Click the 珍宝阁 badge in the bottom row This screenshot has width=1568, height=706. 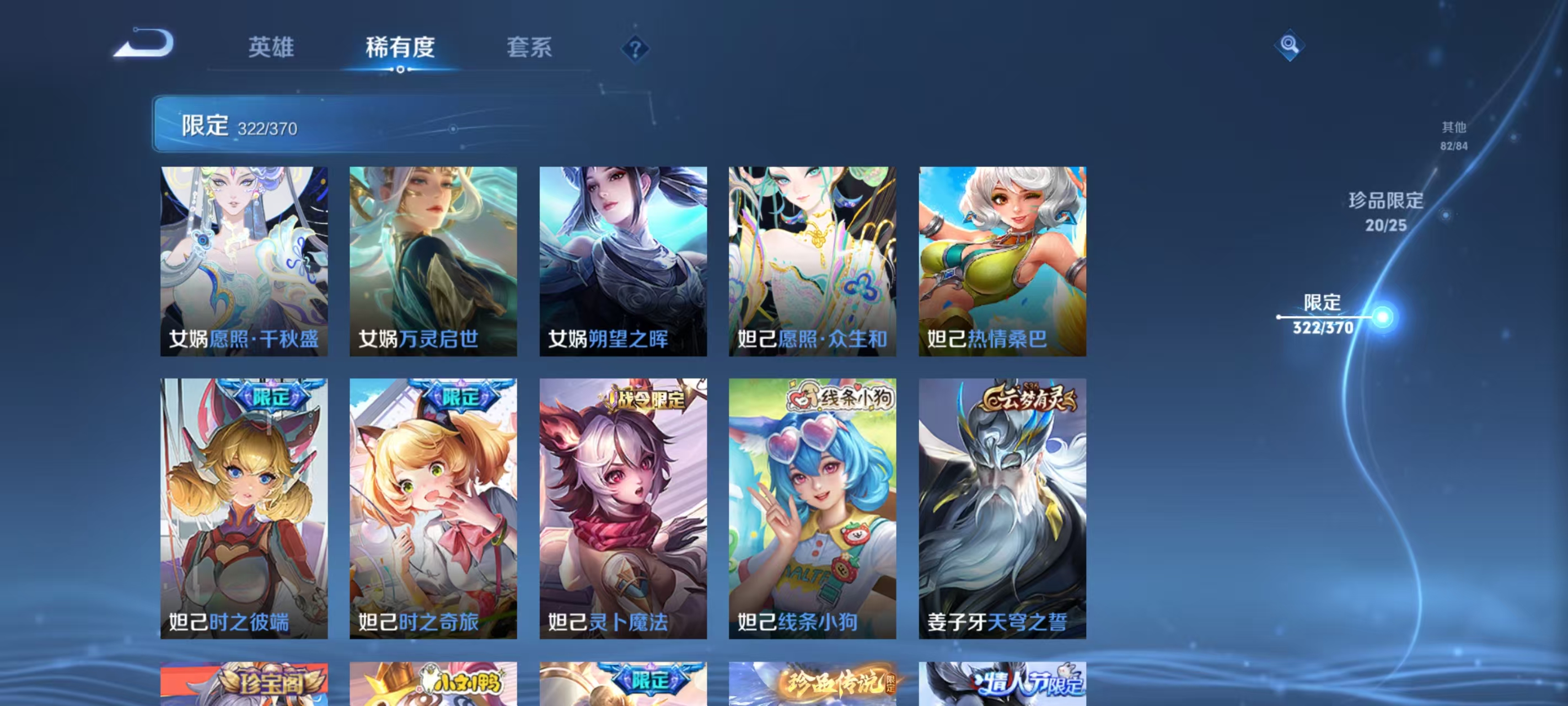click(x=273, y=684)
